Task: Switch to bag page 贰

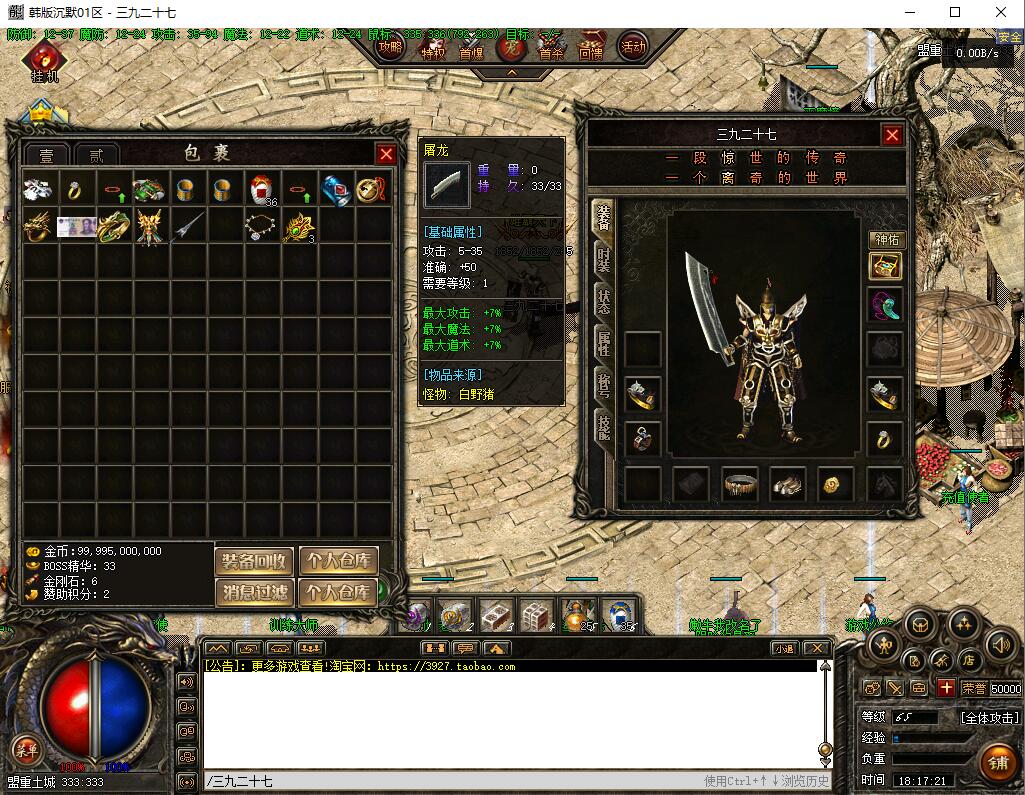Action: (96, 155)
